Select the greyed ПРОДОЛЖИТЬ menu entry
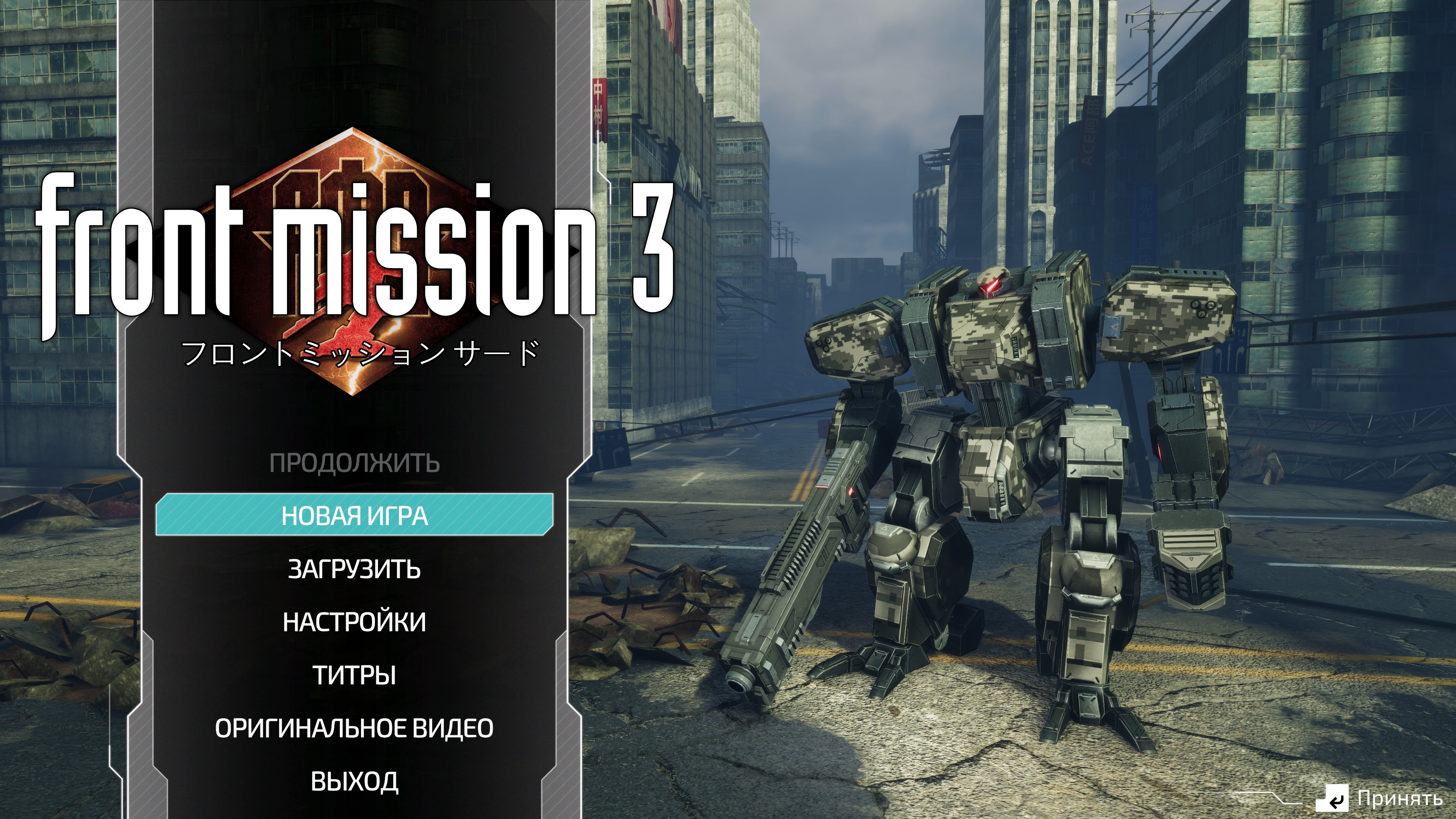 coord(355,463)
